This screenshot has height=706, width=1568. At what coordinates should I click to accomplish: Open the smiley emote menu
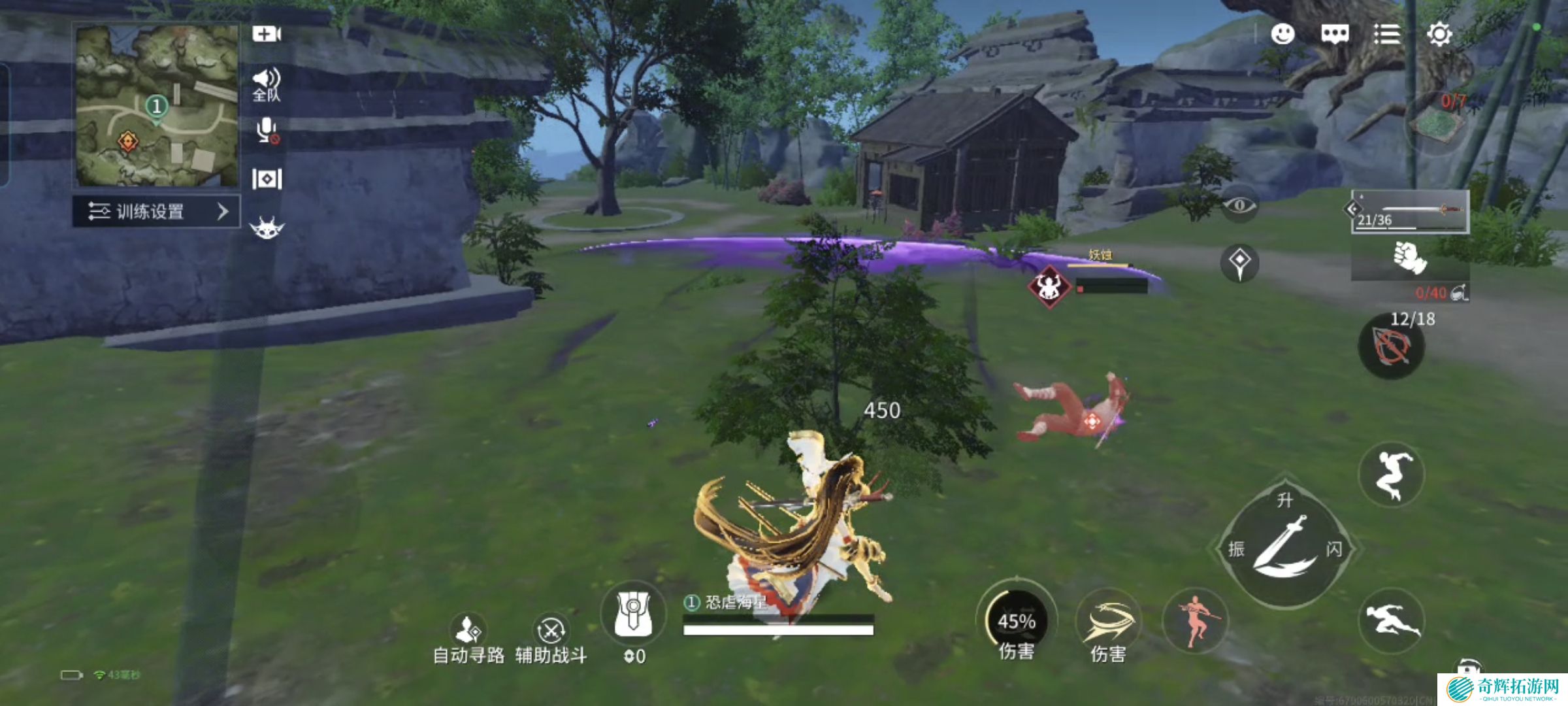tap(1282, 34)
